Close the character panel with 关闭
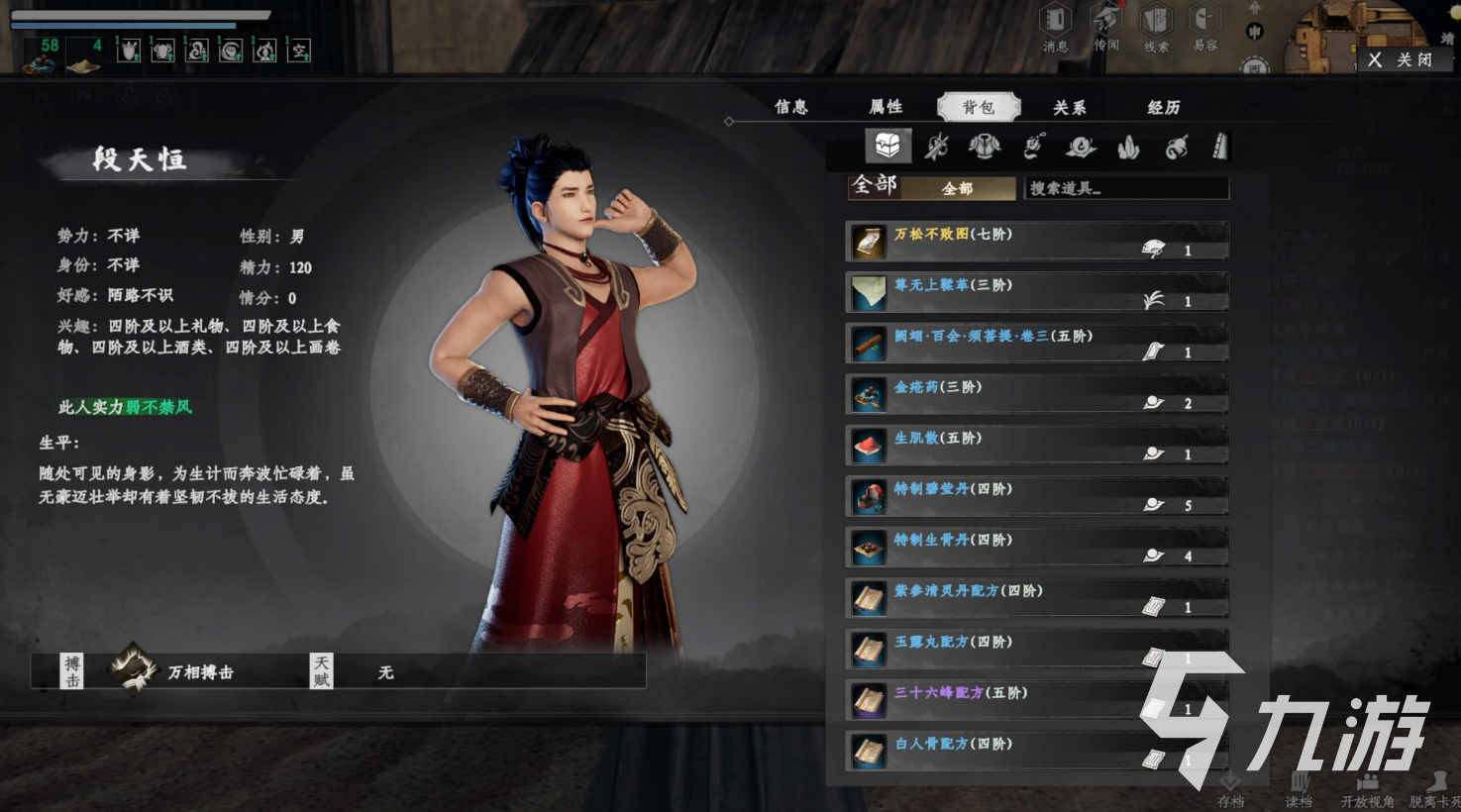This screenshot has height=812, width=1461. coord(1402,60)
